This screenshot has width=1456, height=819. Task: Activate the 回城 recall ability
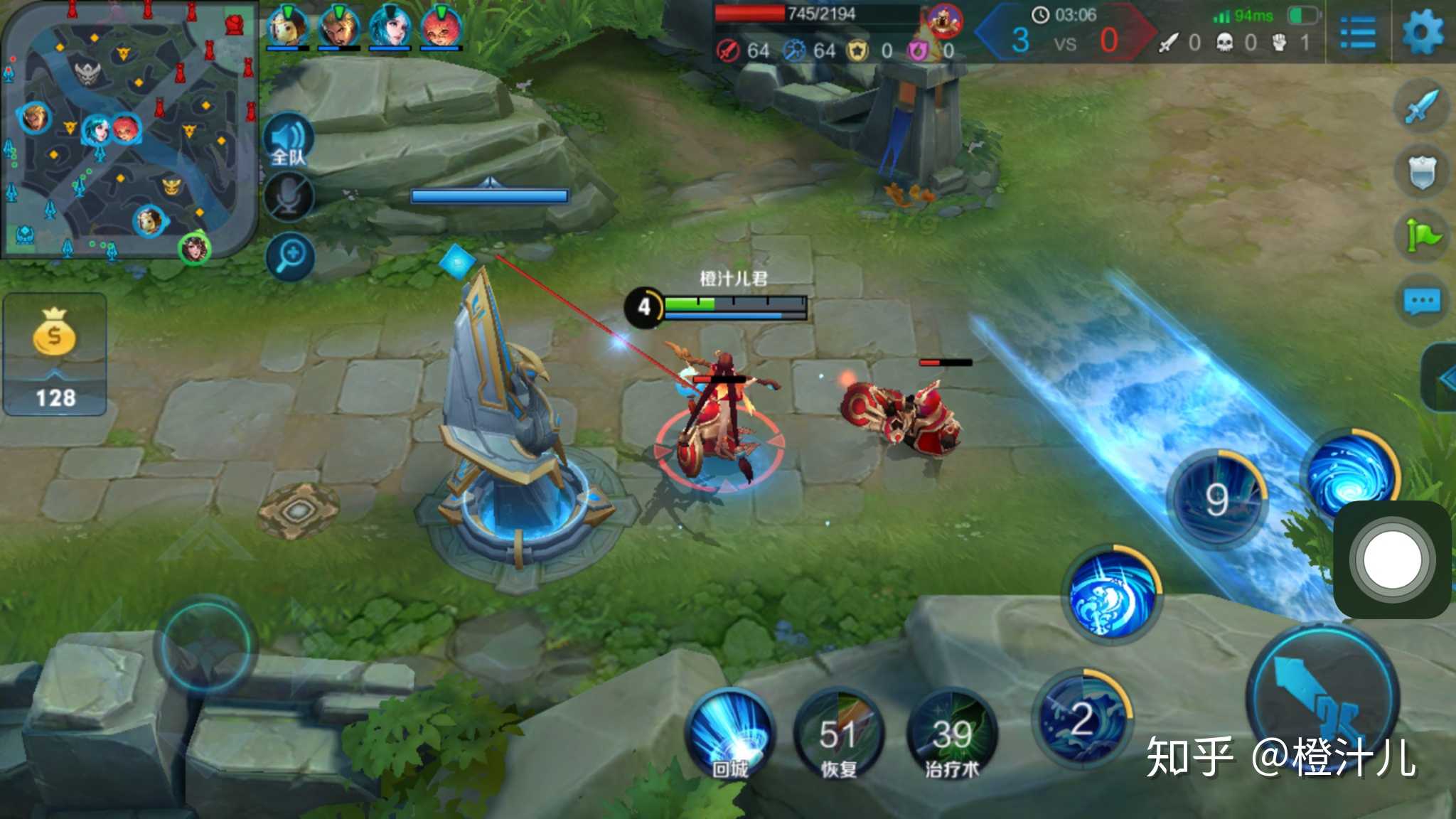[730, 734]
